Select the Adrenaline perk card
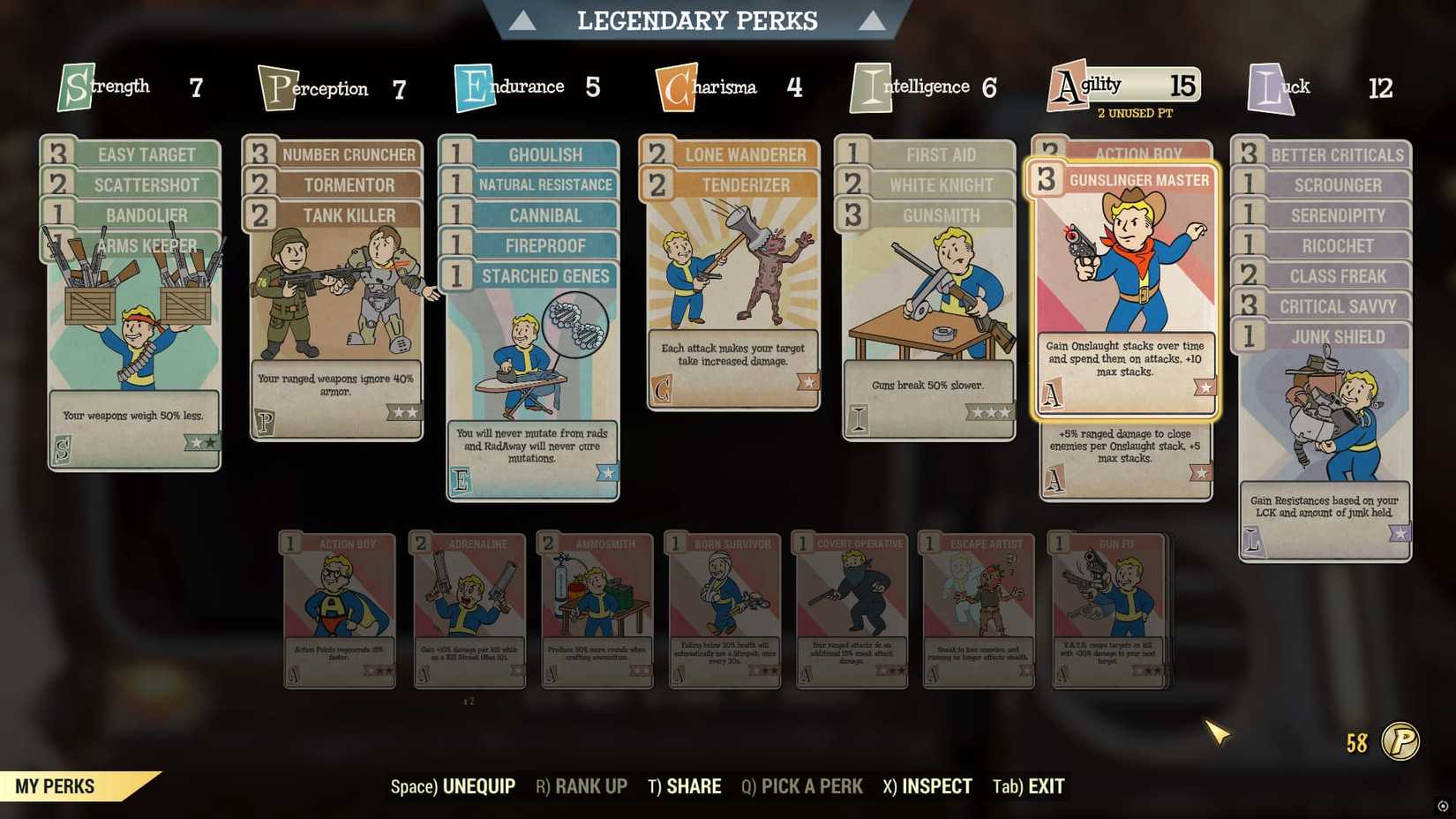The width and height of the screenshot is (1456, 819). [468, 609]
